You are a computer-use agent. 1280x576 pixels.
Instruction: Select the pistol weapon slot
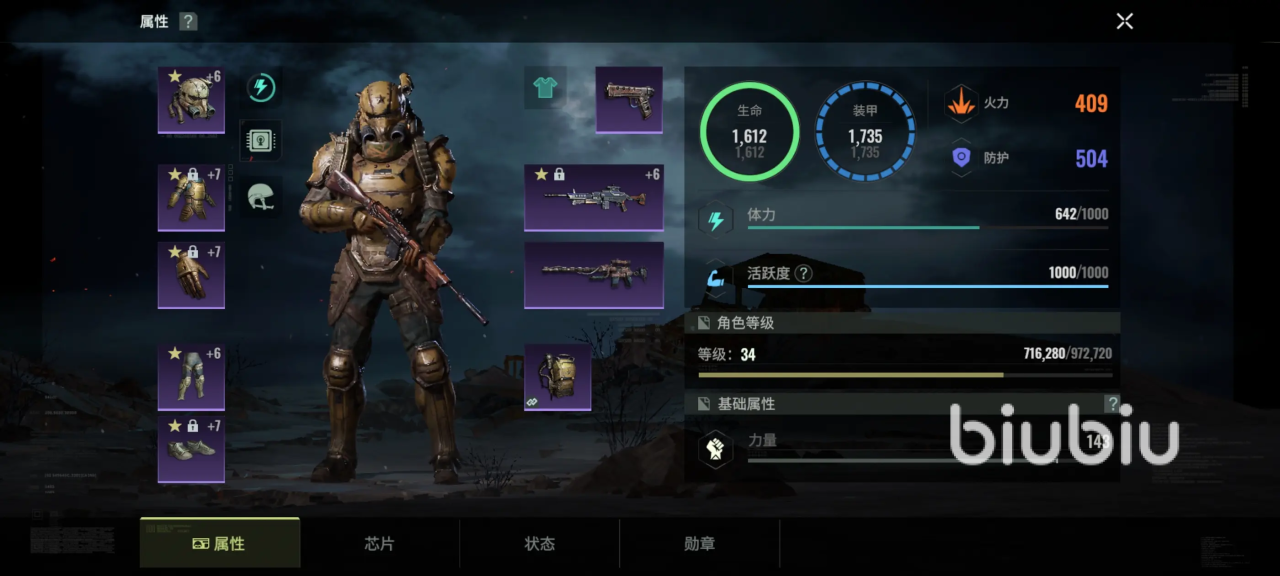coord(629,99)
